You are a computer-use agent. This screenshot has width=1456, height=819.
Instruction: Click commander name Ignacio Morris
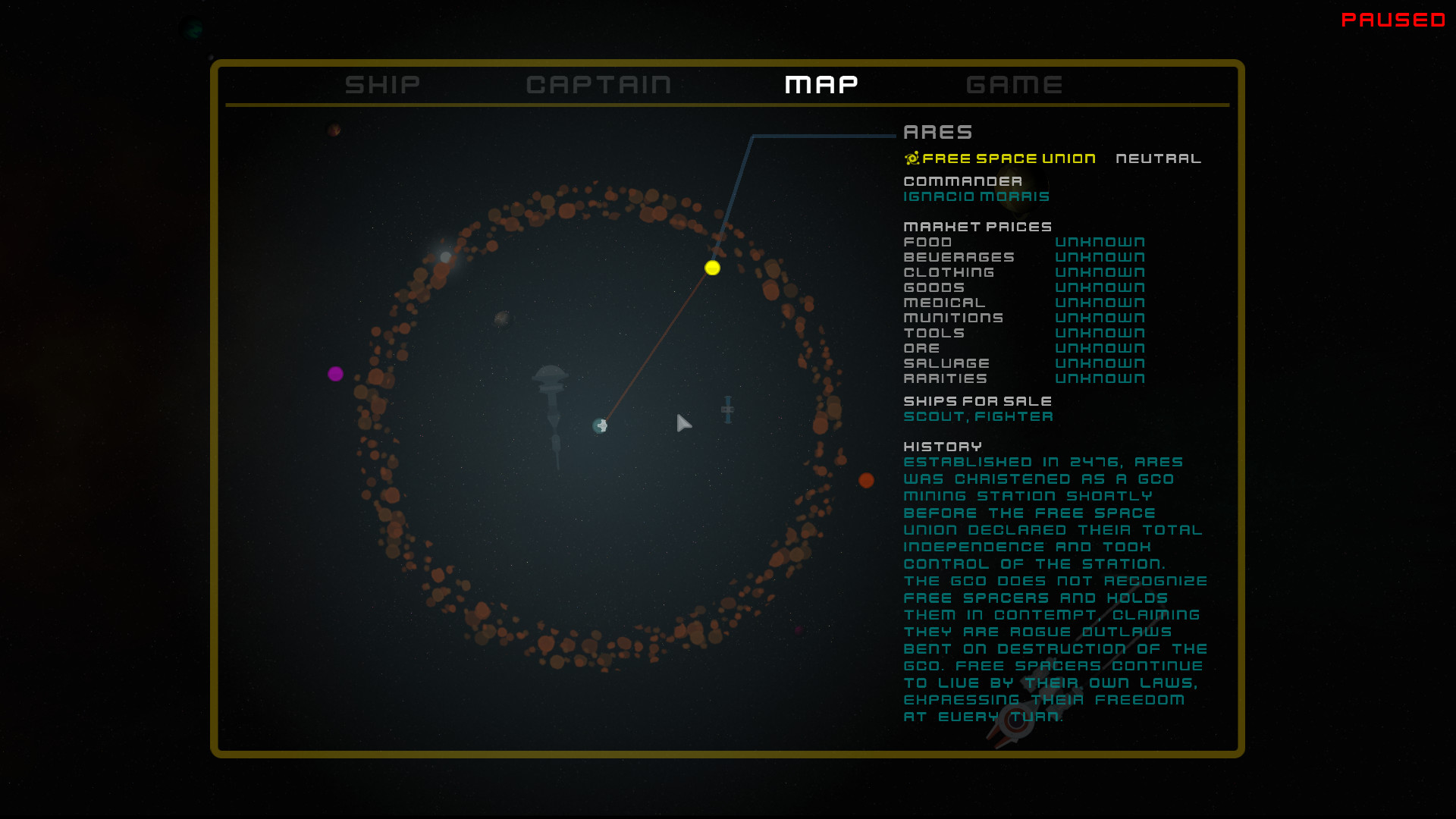coord(976,196)
